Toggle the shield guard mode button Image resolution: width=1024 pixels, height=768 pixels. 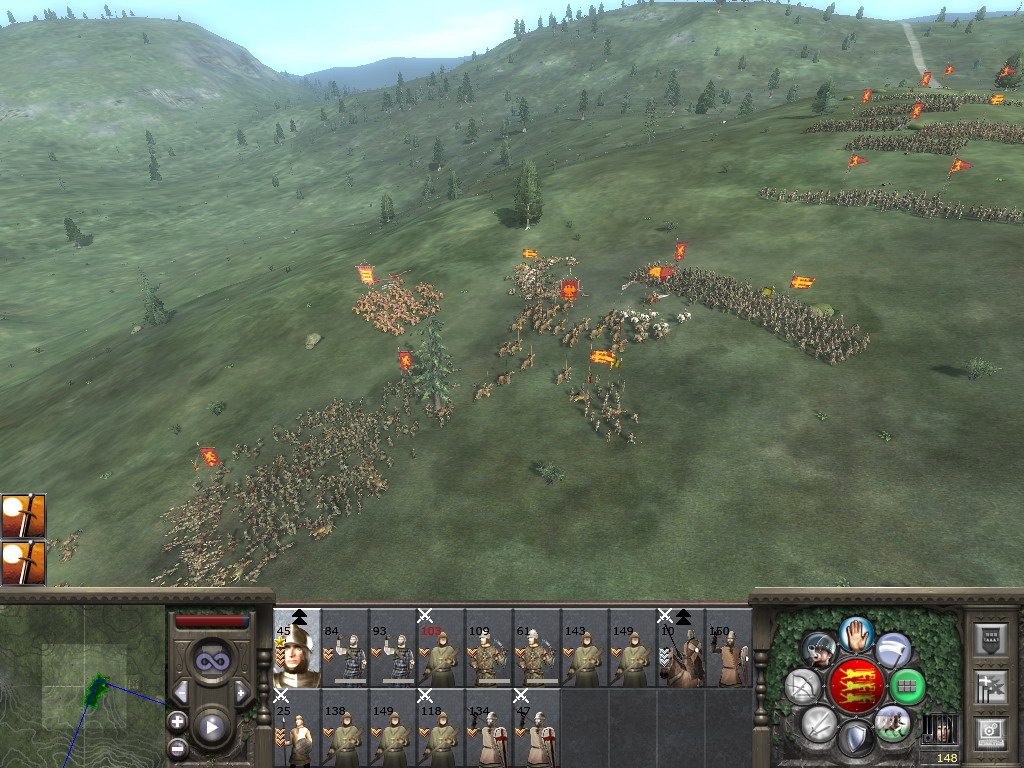pyautogui.click(x=855, y=738)
